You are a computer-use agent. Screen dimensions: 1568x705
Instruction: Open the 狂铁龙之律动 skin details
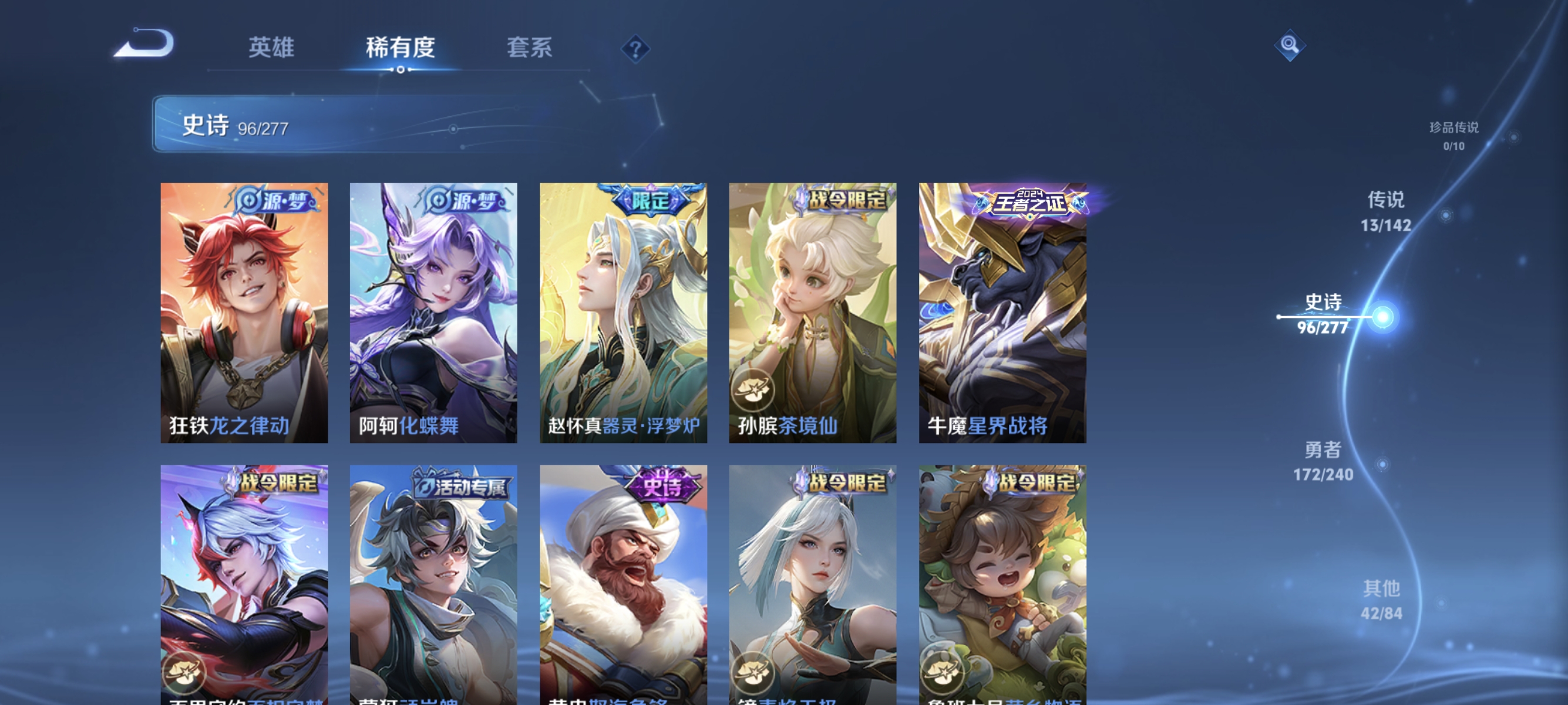click(x=244, y=314)
